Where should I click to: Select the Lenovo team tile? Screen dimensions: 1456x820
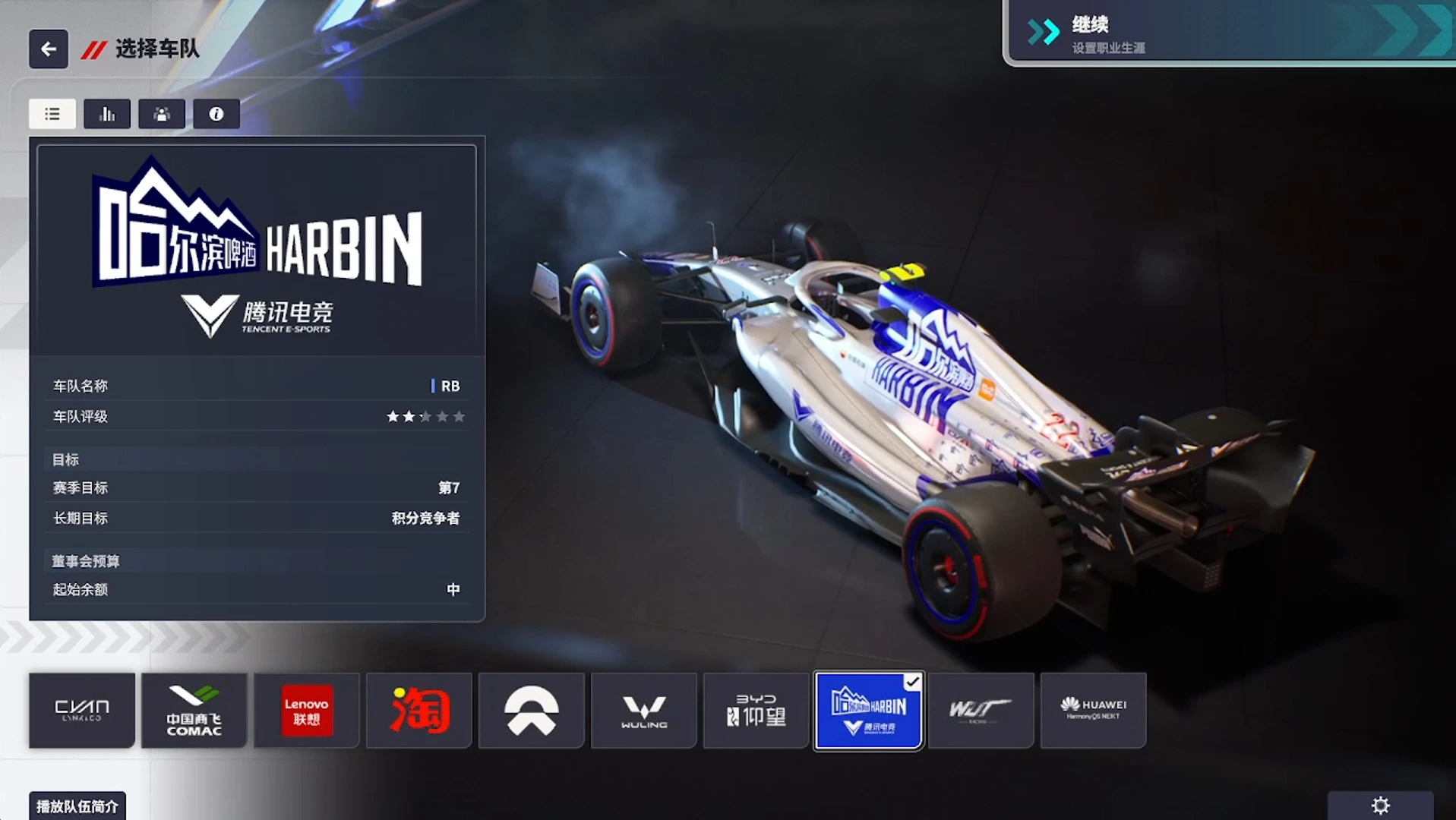click(x=307, y=711)
